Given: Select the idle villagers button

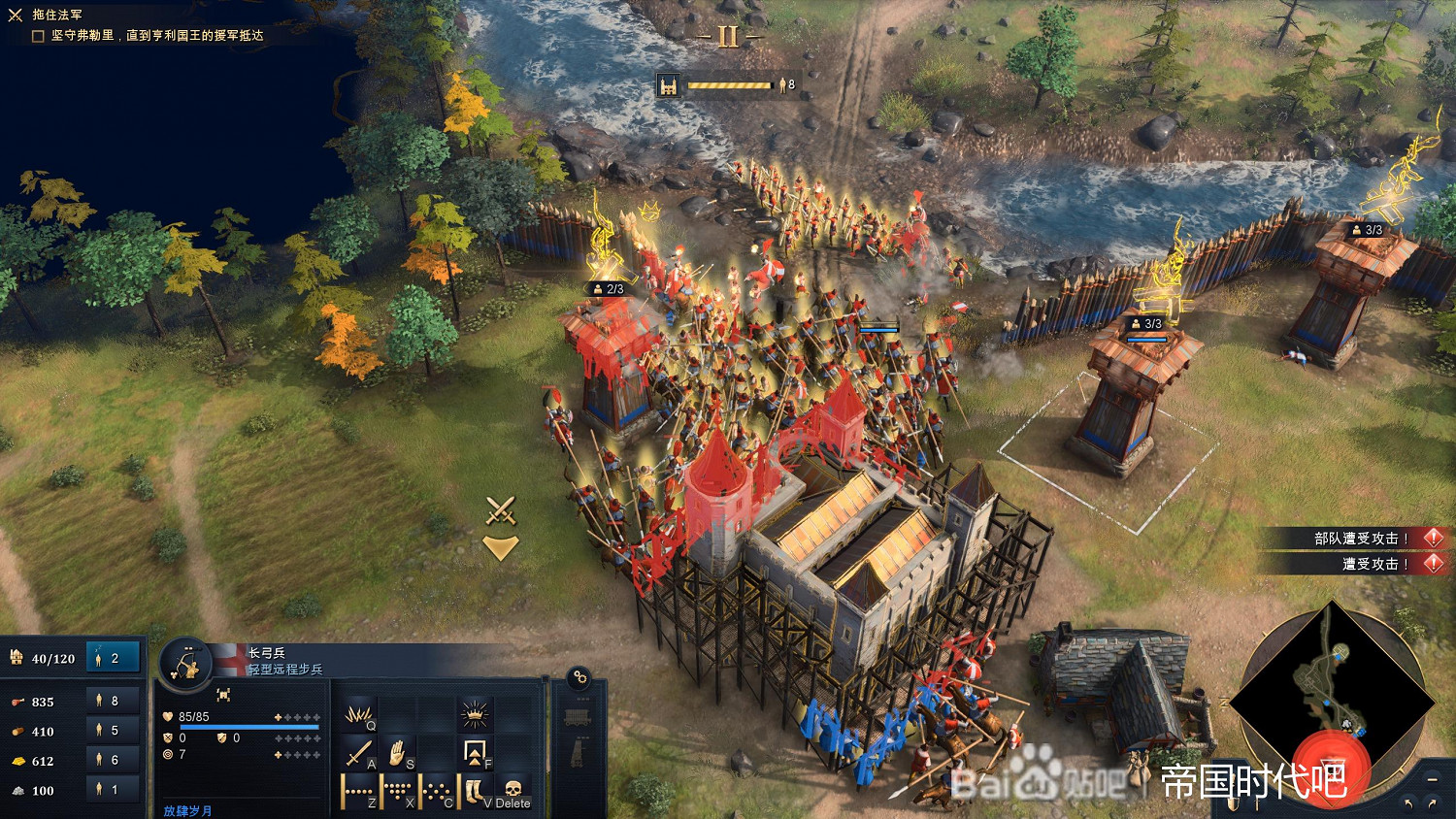Looking at the screenshot, I should pos(114,658).
